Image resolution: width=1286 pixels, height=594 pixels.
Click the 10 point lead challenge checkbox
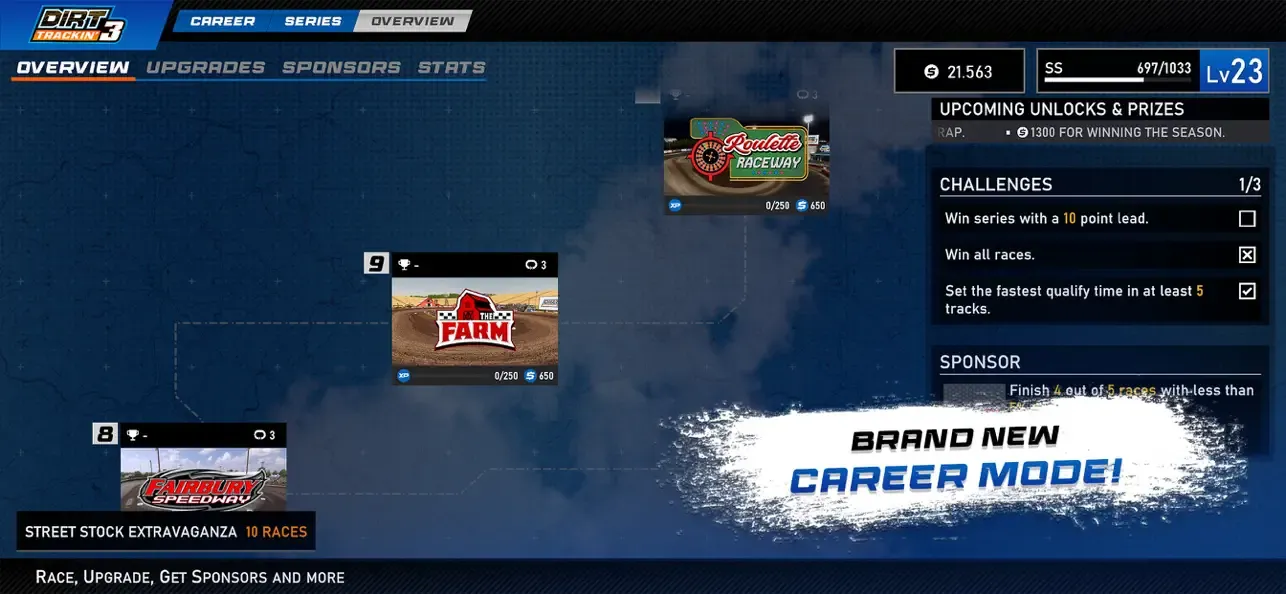click(1247, 219)
